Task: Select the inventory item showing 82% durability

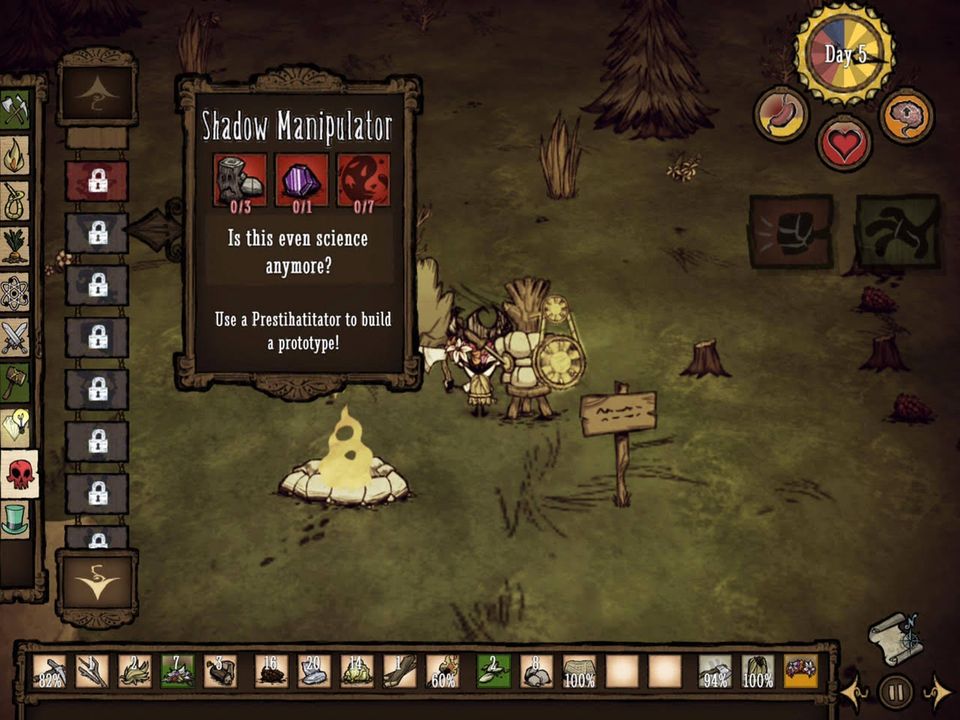Action: (49, 671)
